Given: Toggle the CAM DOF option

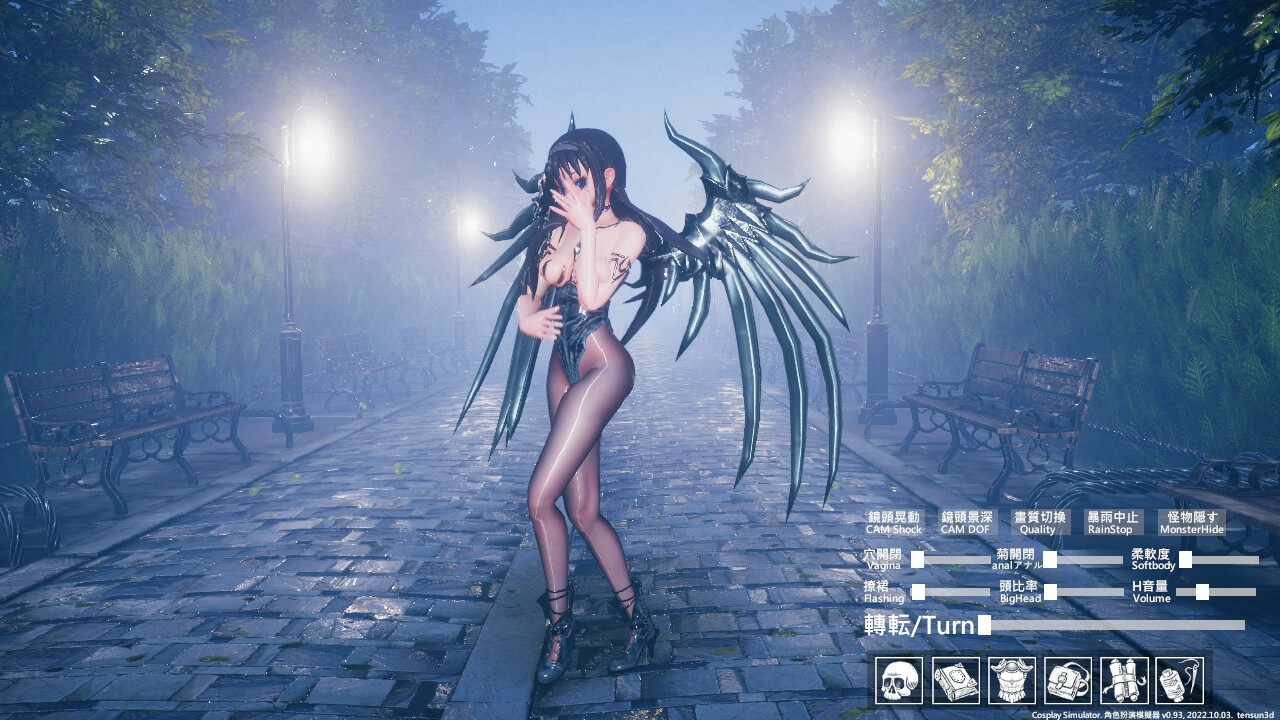Looking at the screenshot, I should (x=965, y=522).
